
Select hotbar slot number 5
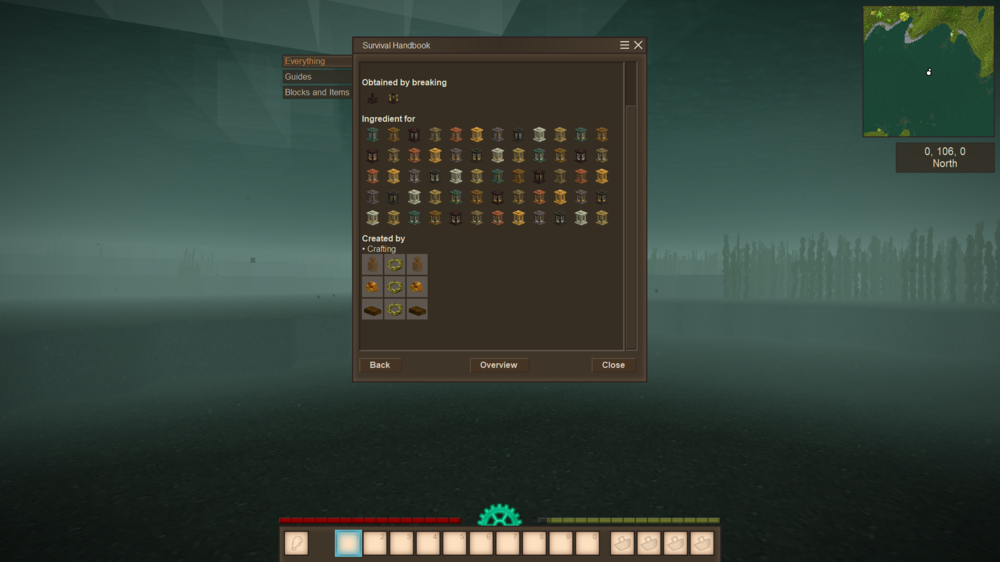coord(455,543)
